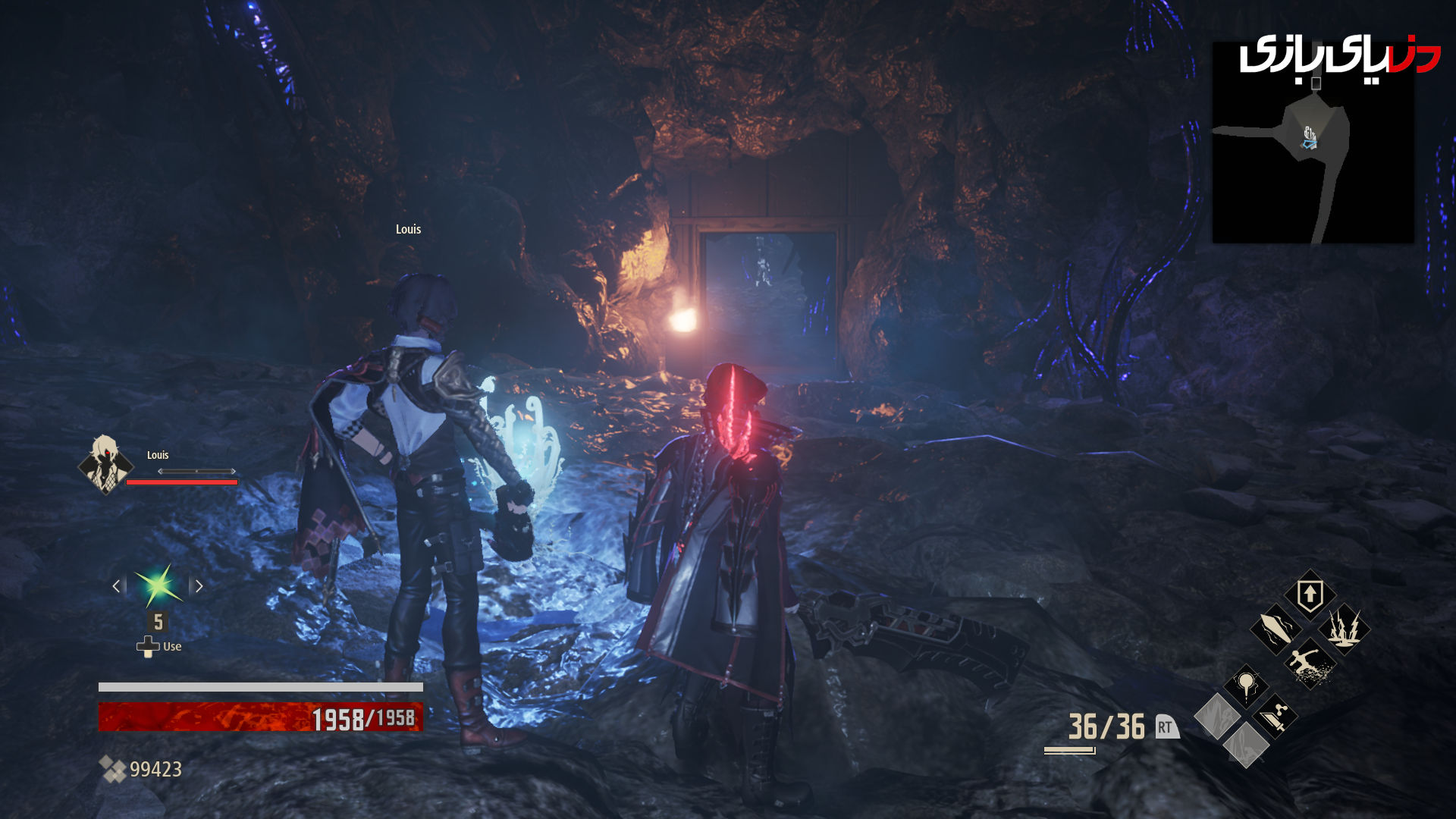Click the right arrow to cycle items
The height and width of the screenshot is (819, 1456).
point(200,585)
